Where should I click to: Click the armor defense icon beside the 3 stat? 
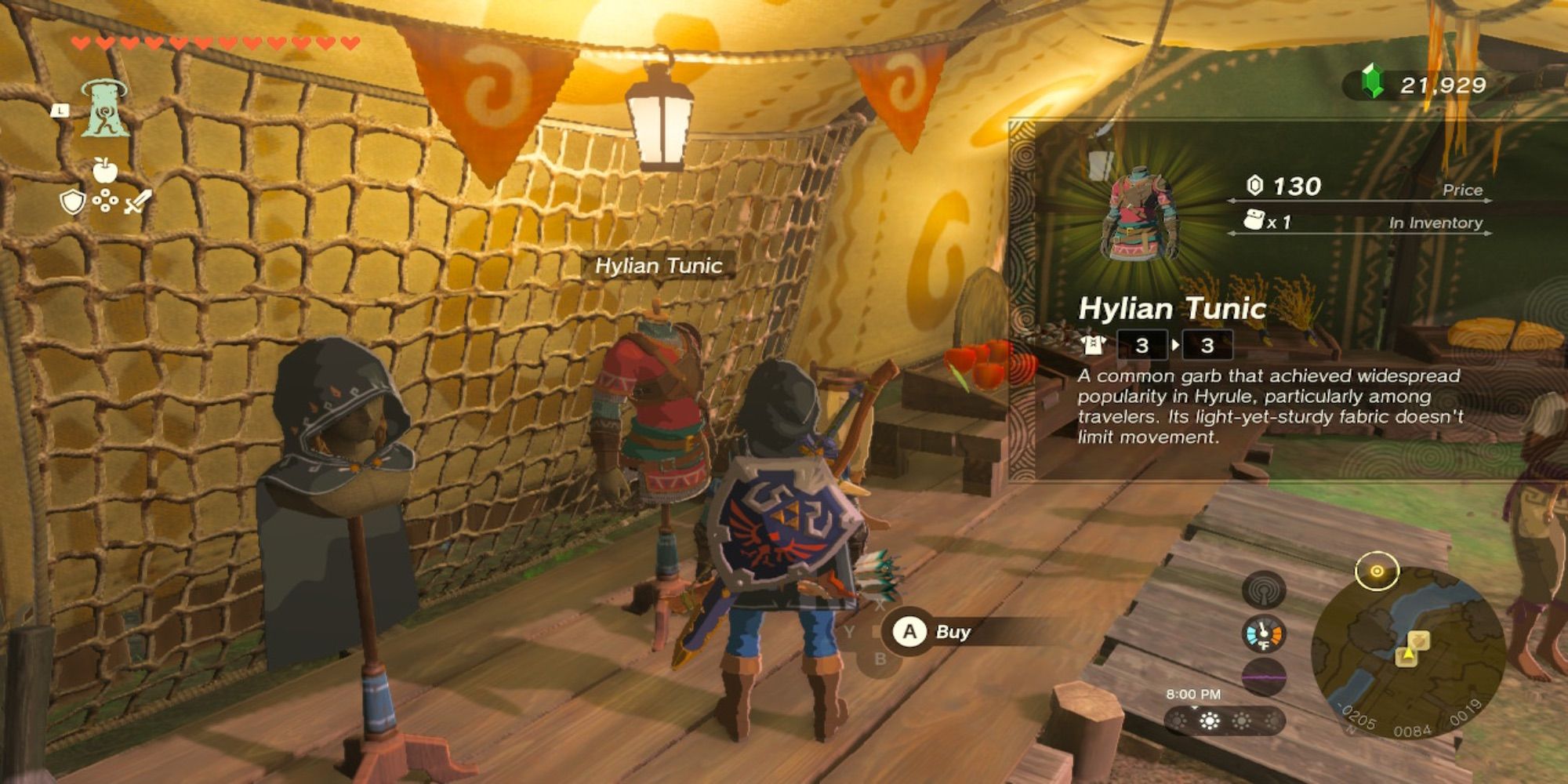coord(1093,345)
